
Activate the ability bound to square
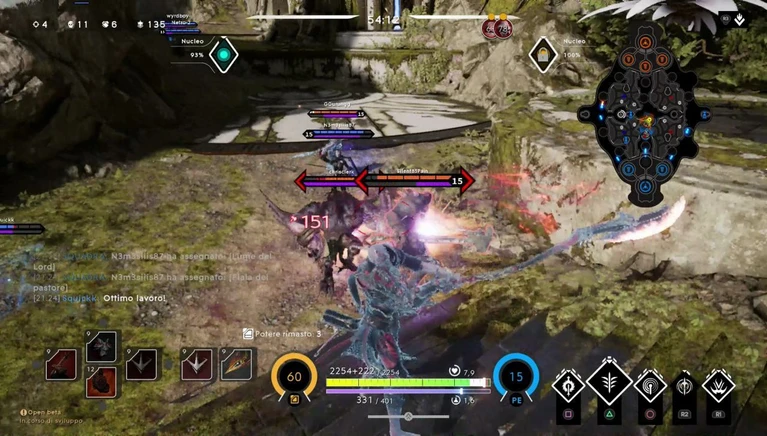(569, 385)
